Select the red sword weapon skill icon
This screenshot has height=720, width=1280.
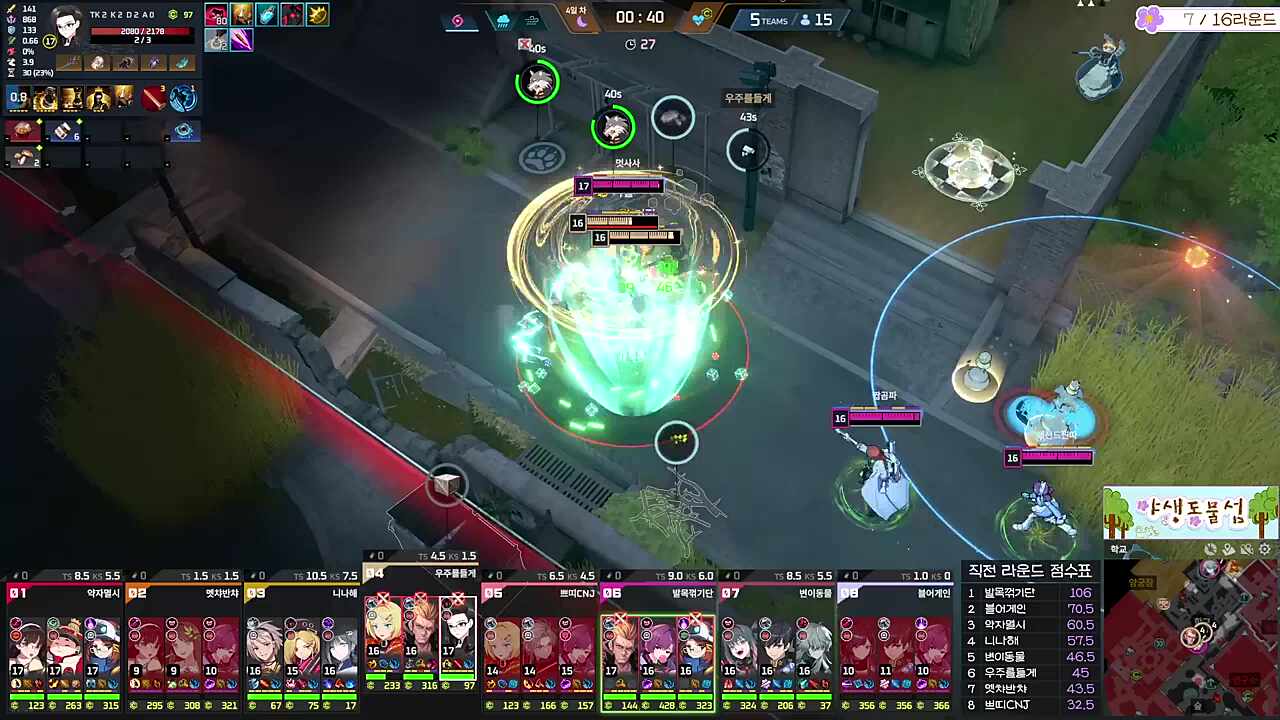[153, 98]
